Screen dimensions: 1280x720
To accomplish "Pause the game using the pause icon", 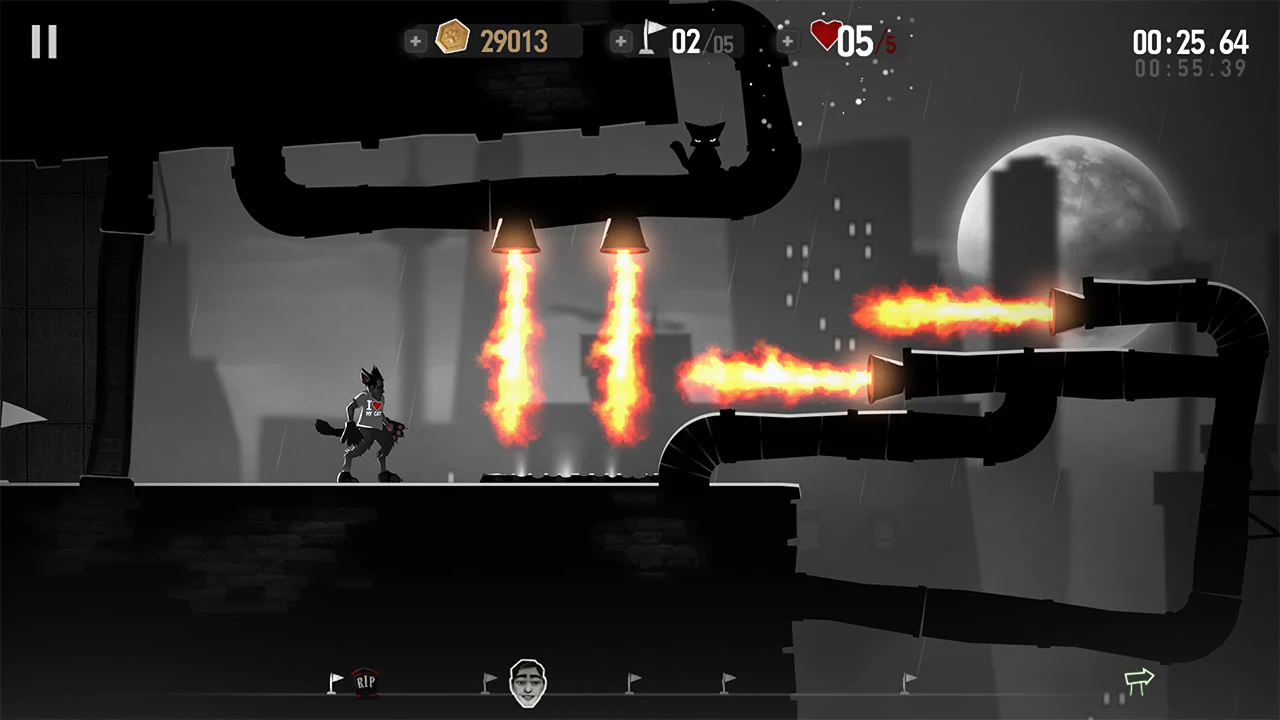I will 42,40.
